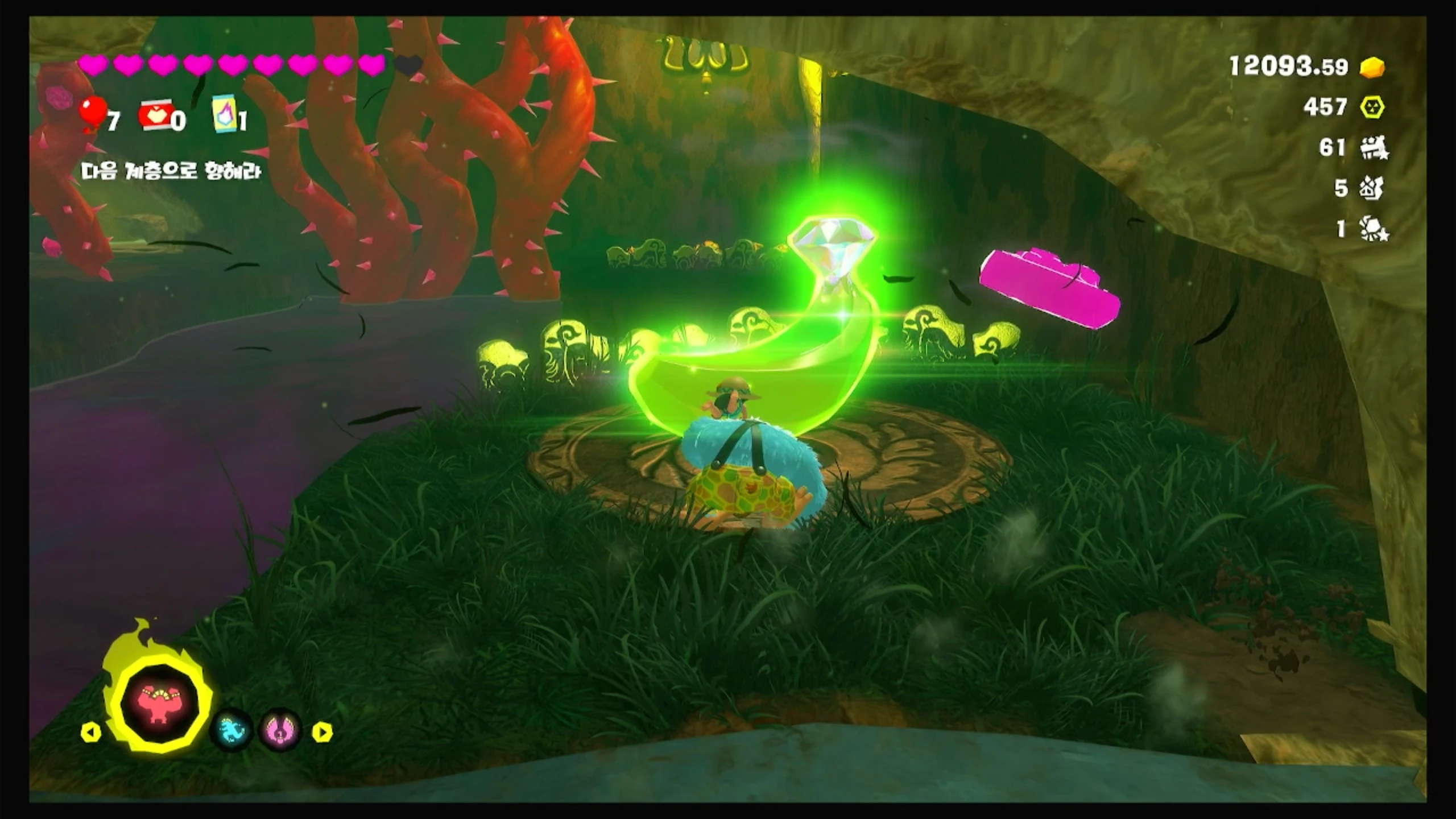The height and width of the screenshot is (819, 1456).
Task: Click the fossil icon beside the 1 count
Action: pyautogui.click(x=1374, y=230)
